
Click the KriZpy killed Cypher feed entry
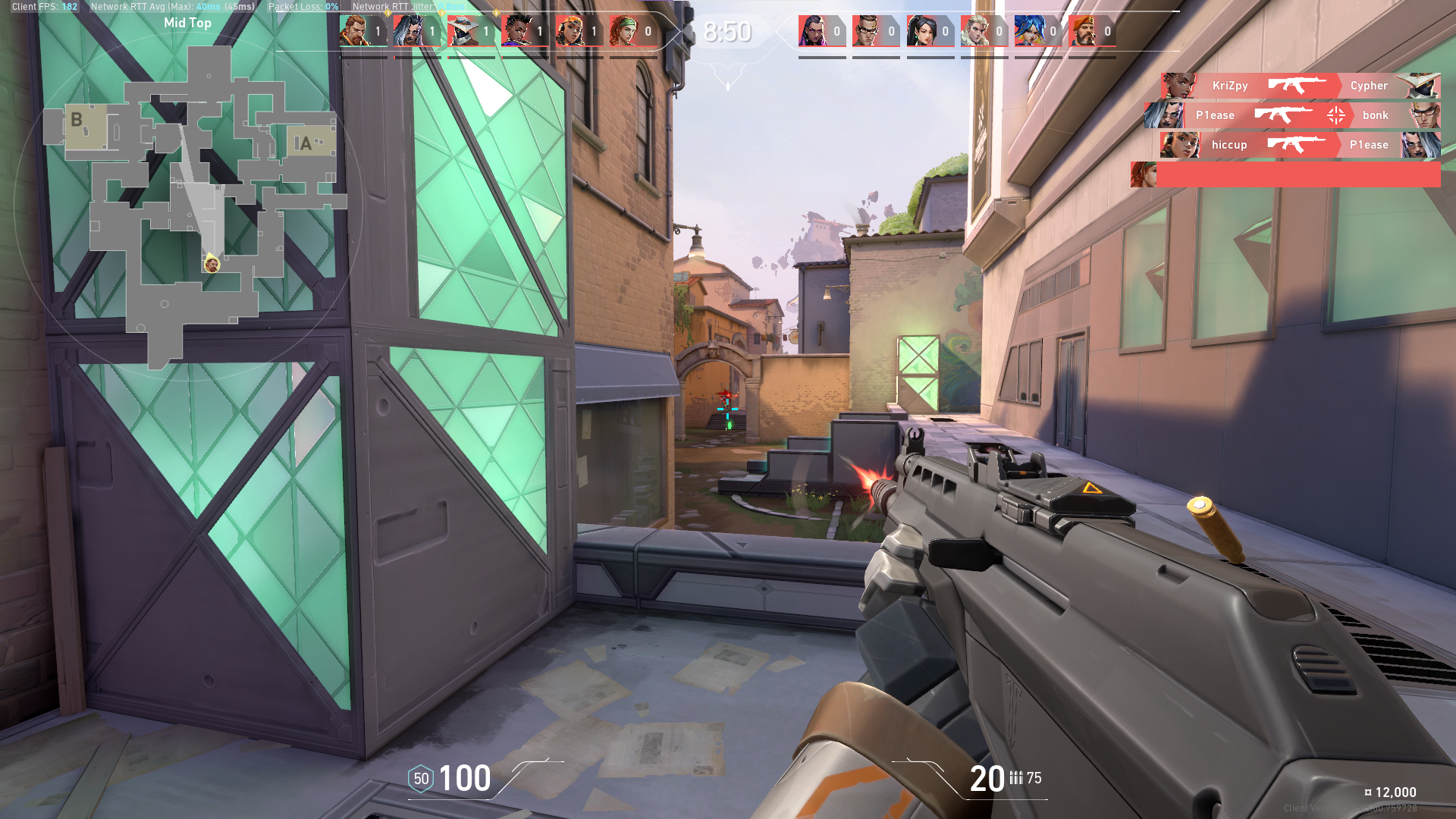(x=1300, y=86)
